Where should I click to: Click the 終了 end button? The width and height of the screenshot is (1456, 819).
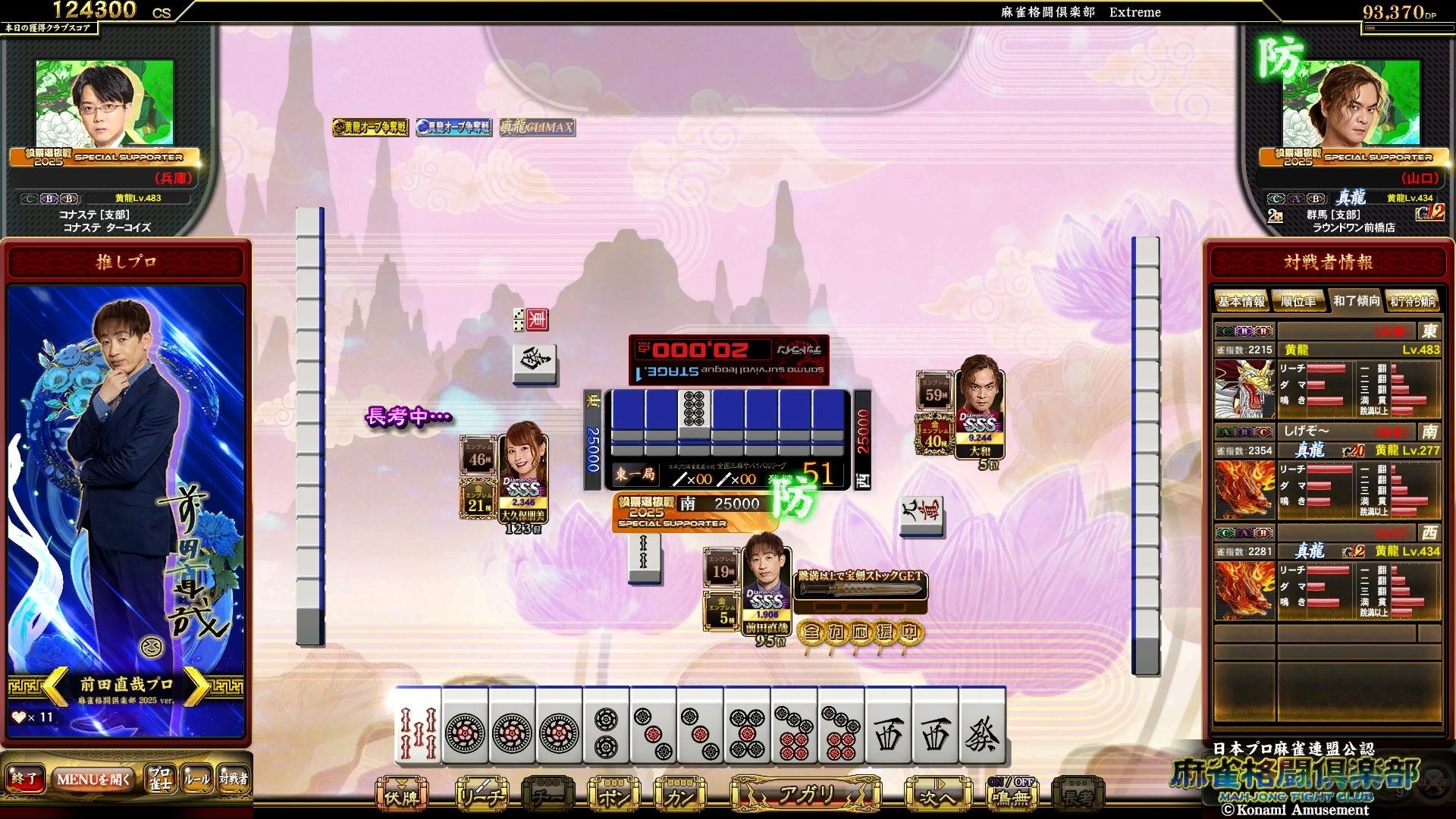click(x=24, y=779)
